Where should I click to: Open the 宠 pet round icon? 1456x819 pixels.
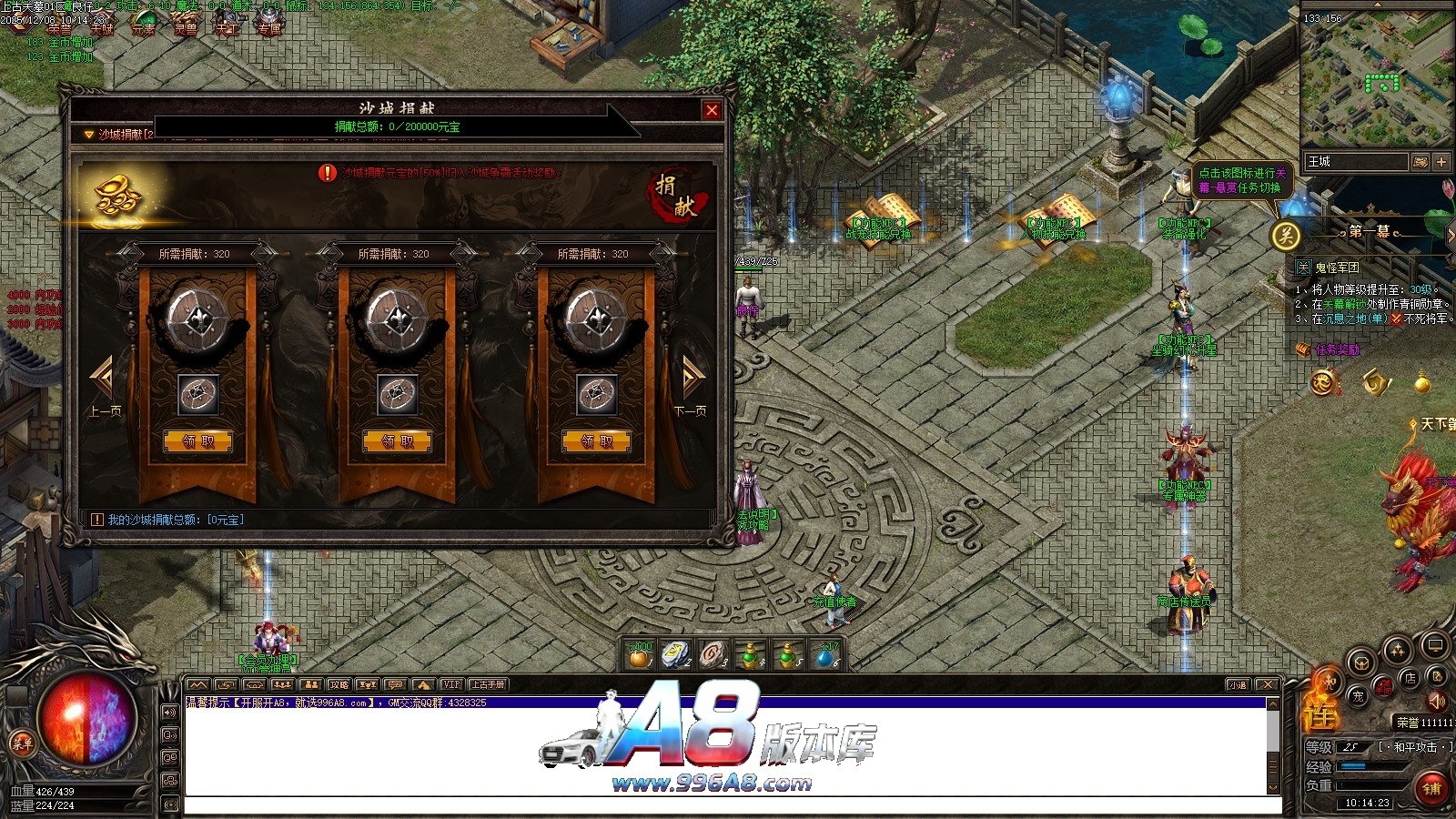coord(1358,697)
